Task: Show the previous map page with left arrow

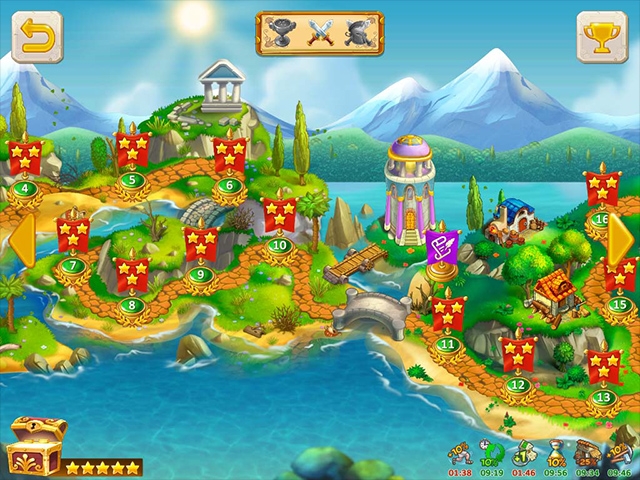Action: (21, 241)
